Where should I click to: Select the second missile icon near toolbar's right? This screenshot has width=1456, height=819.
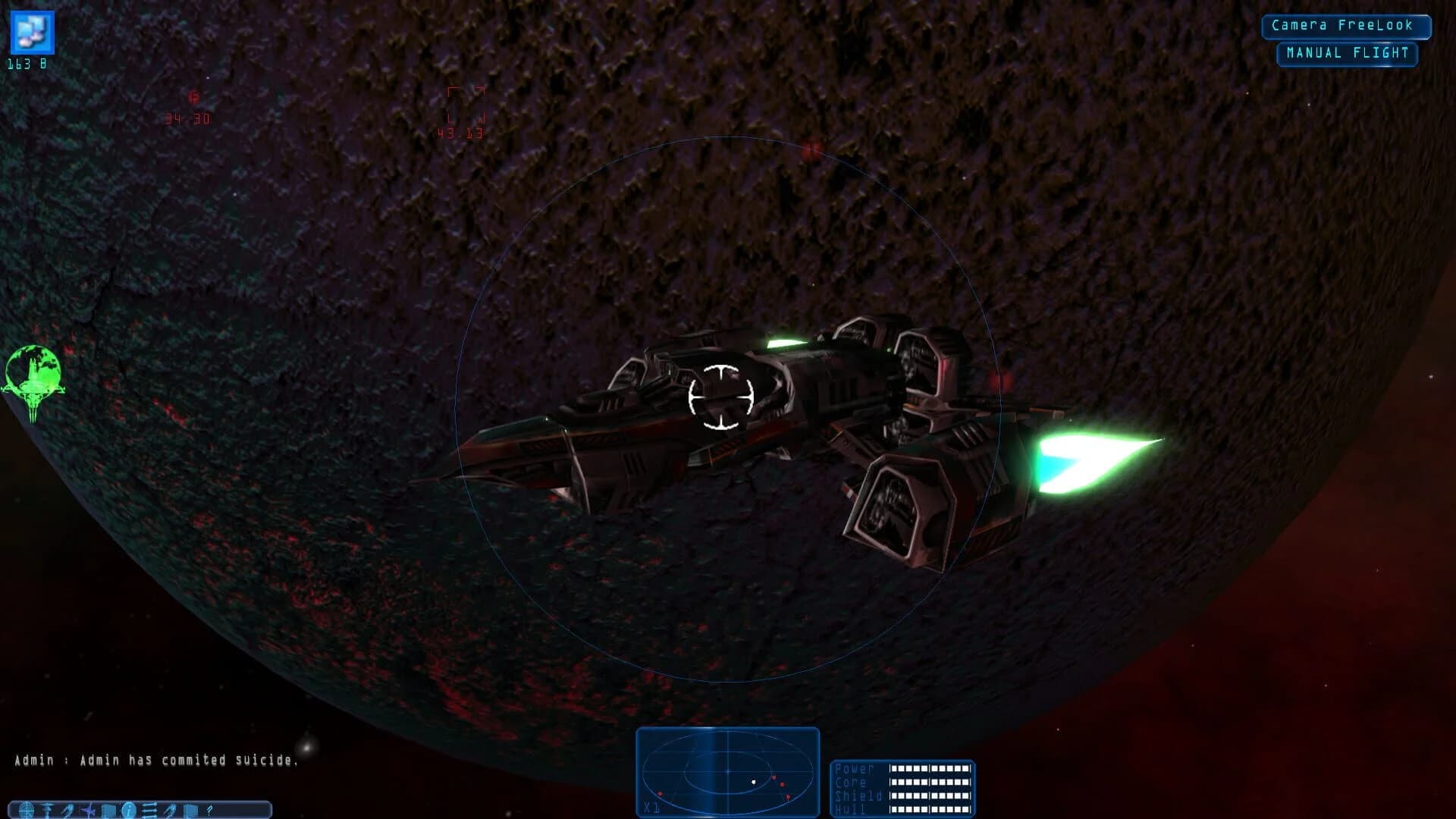coord(169,810)
